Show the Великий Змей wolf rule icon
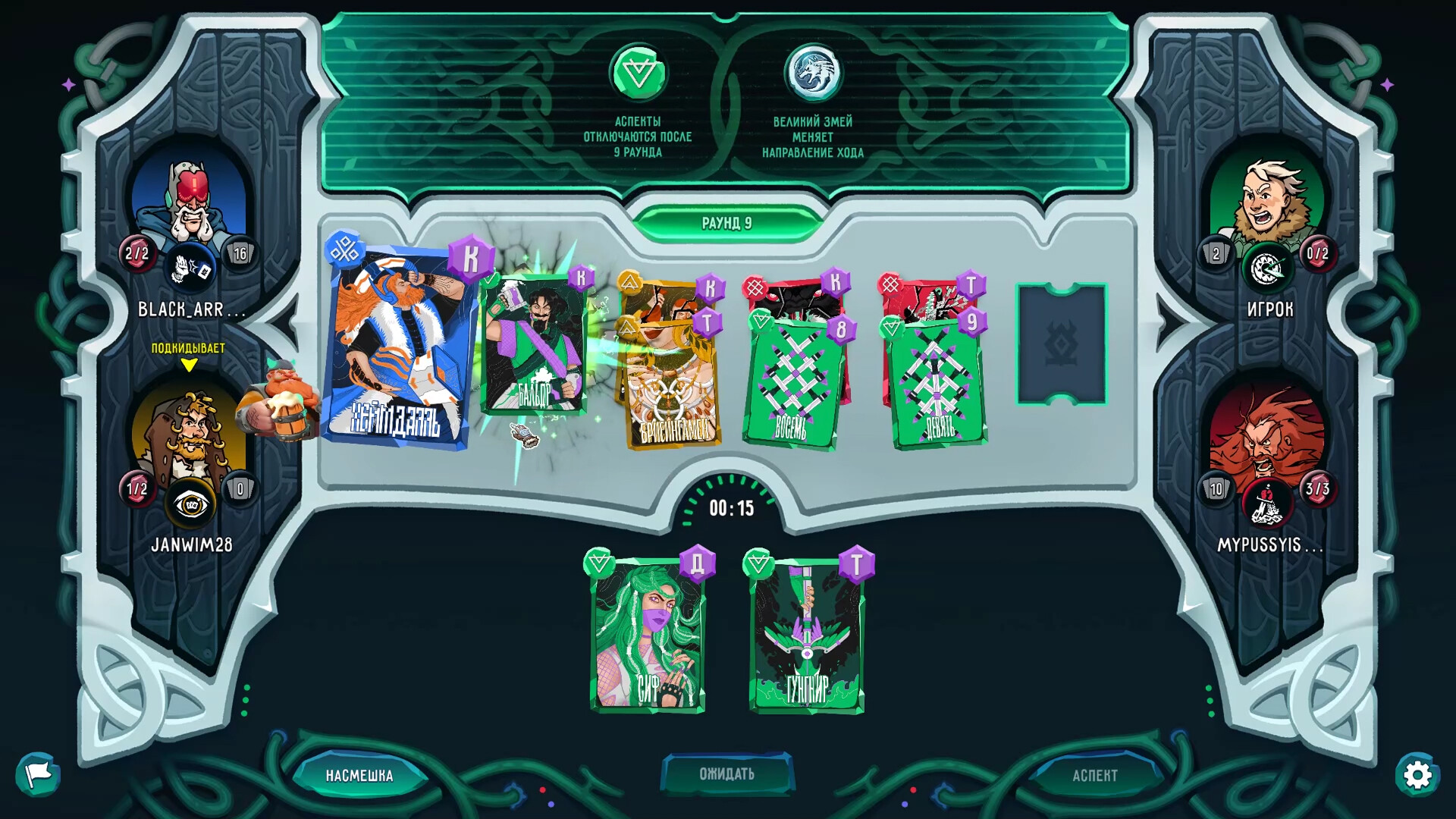Image resolution: width=1456 pixels, height=819 pixels. click(x=812, y=74)
